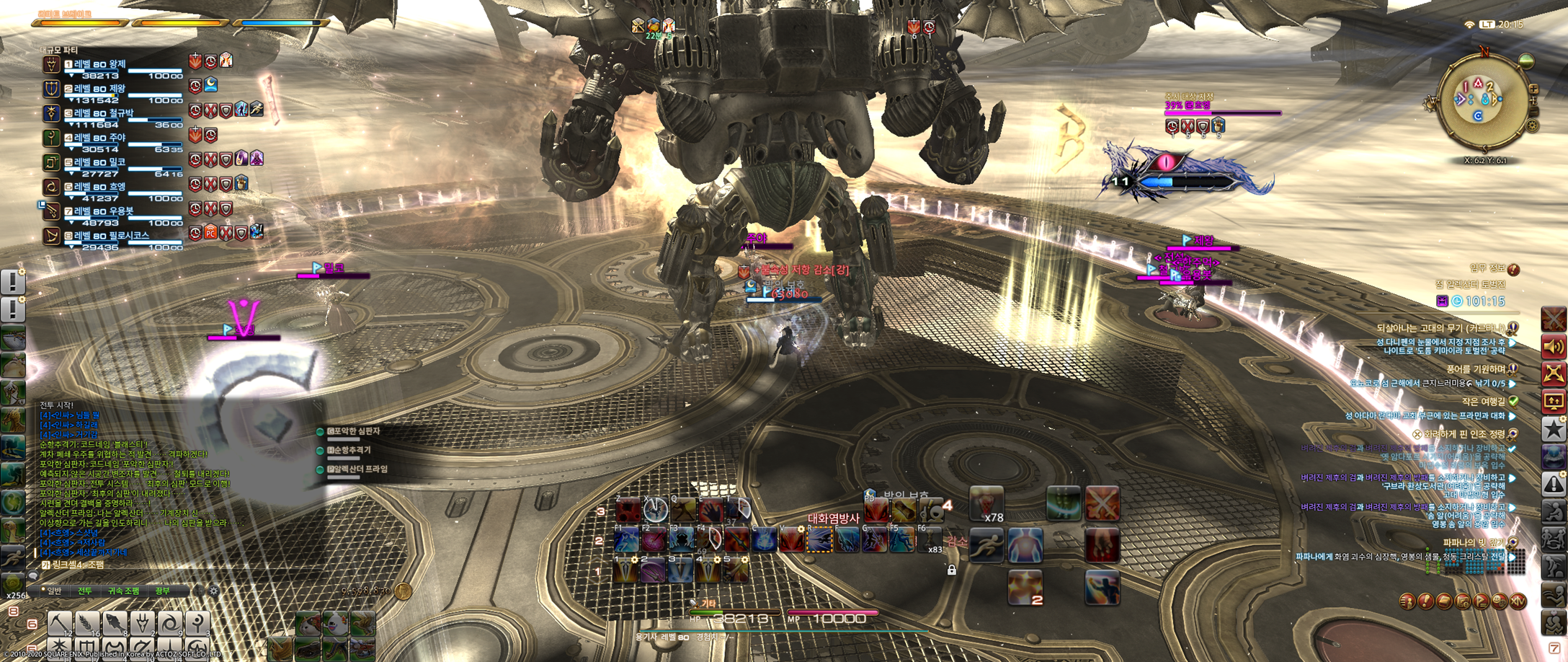Select the red exclamation notification icon
This screenshot has width=1568, height=662.
(1425, 601)
